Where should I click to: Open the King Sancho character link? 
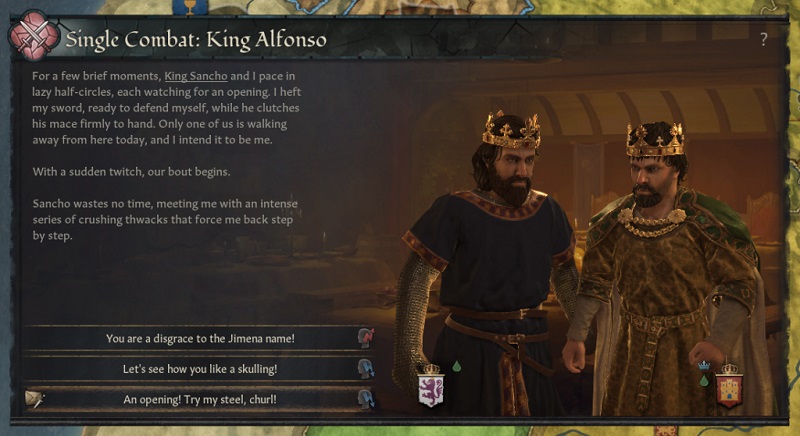[196, 76]
